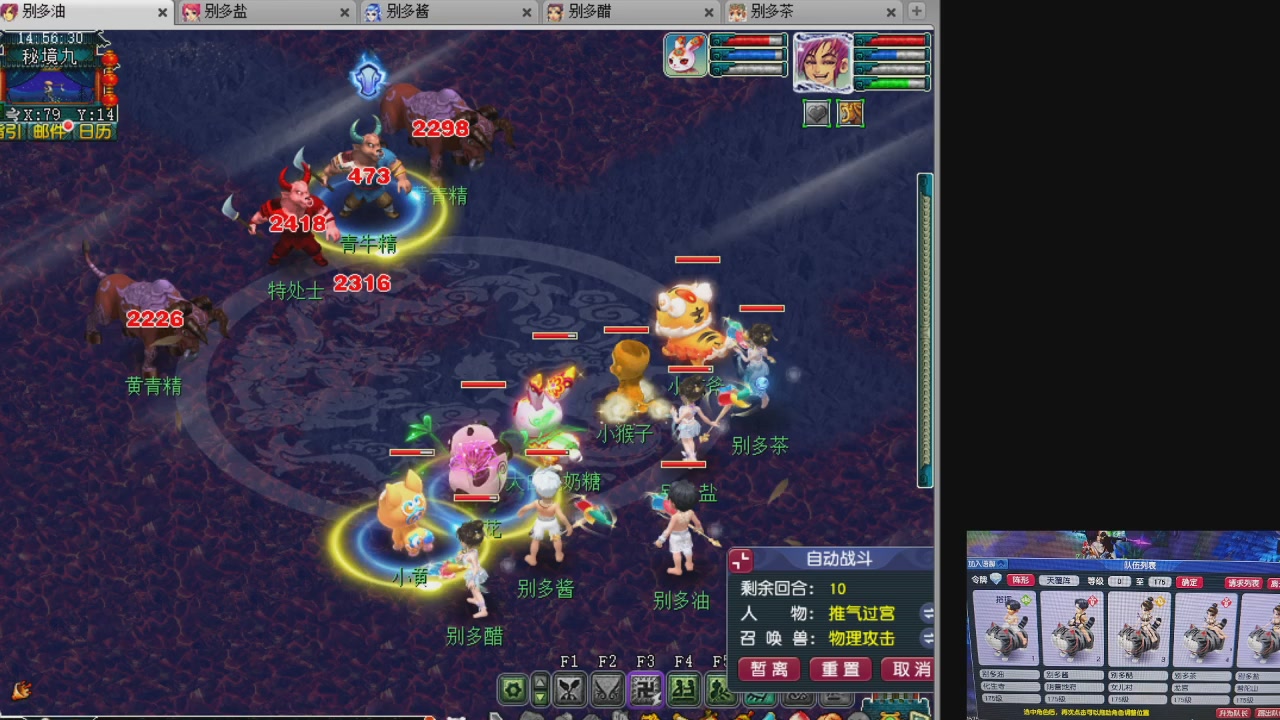Open the 邮件 mail icon
The height and width of the screenshot is (720, 1280).
(x=49, y=130)
